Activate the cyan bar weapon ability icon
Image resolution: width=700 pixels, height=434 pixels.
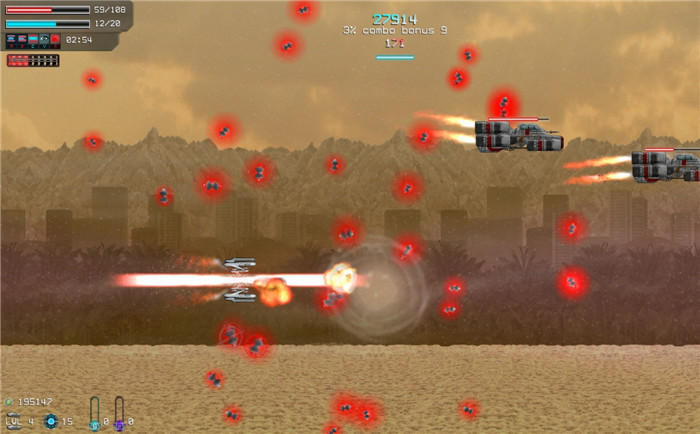pos(32,40)
